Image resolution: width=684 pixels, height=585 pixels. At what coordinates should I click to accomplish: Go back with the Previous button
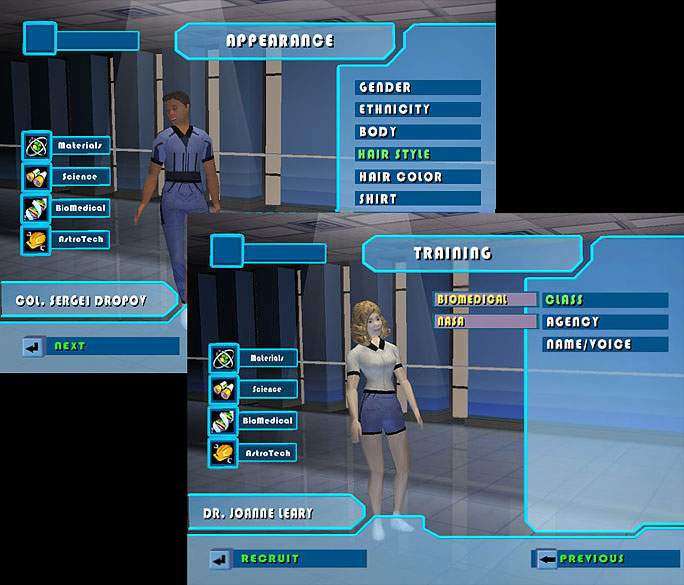pos(604,558)
